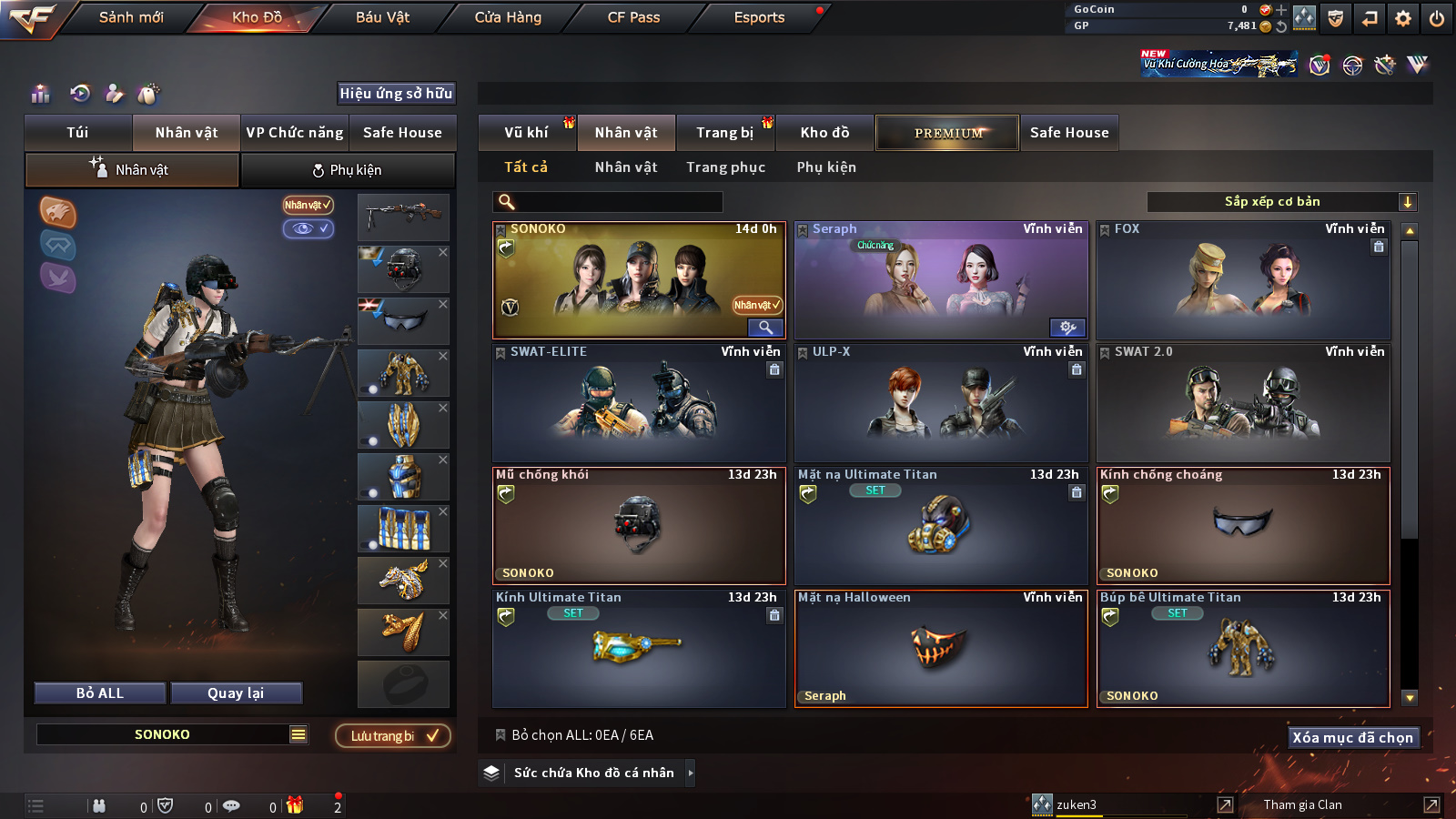Click the Quay lại button
Screen dimensions: 1456x819
tap(236, 693)
